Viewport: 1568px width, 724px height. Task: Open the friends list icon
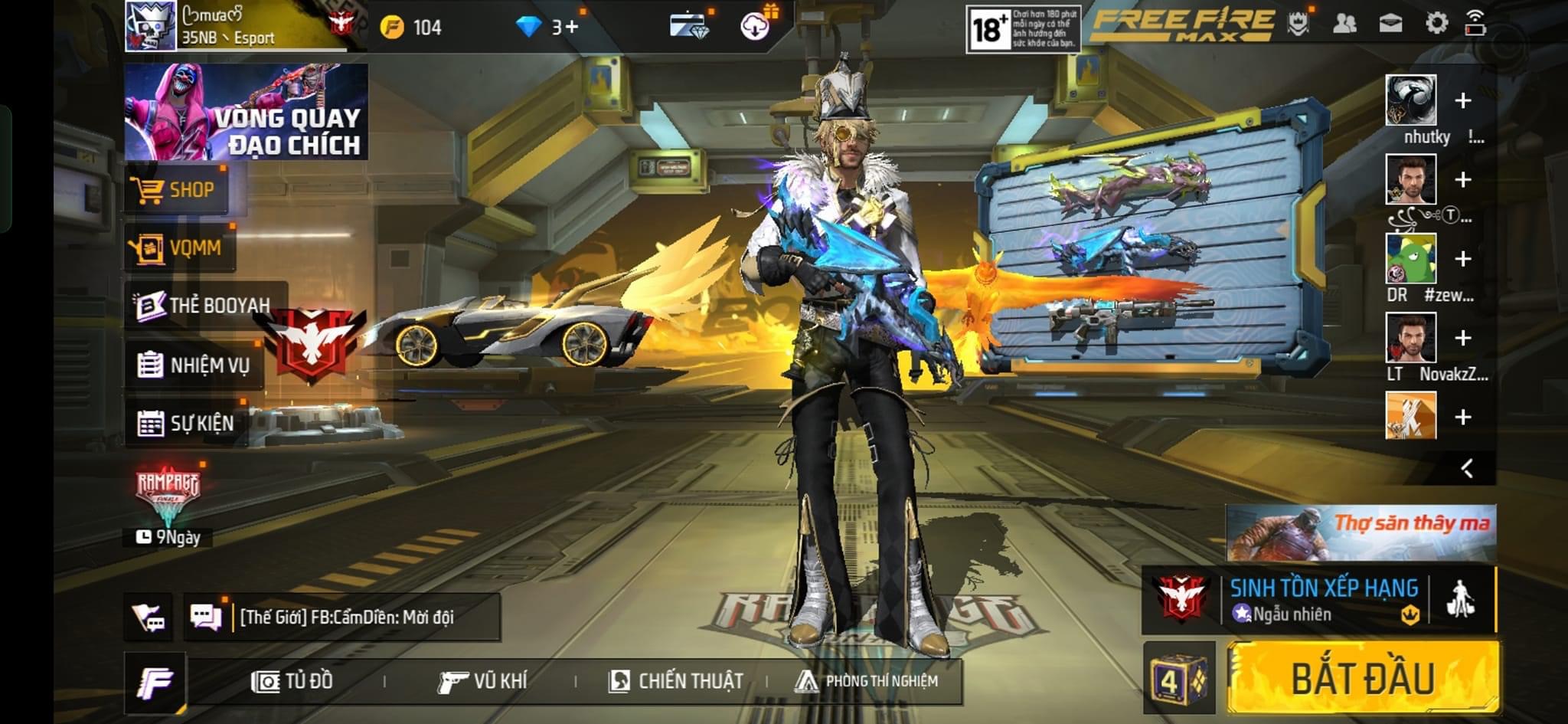pyautogui.click(x=1344, y=24)
